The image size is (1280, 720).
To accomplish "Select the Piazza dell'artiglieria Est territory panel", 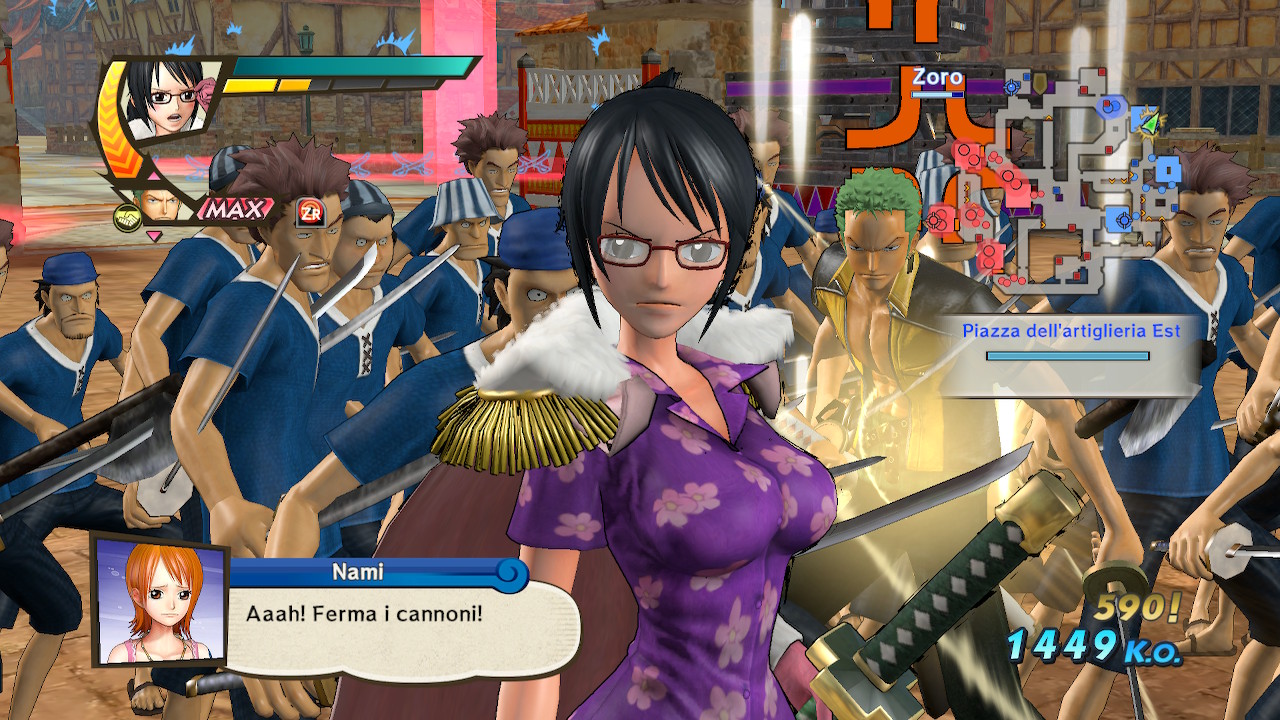I will coord(1070,341).
